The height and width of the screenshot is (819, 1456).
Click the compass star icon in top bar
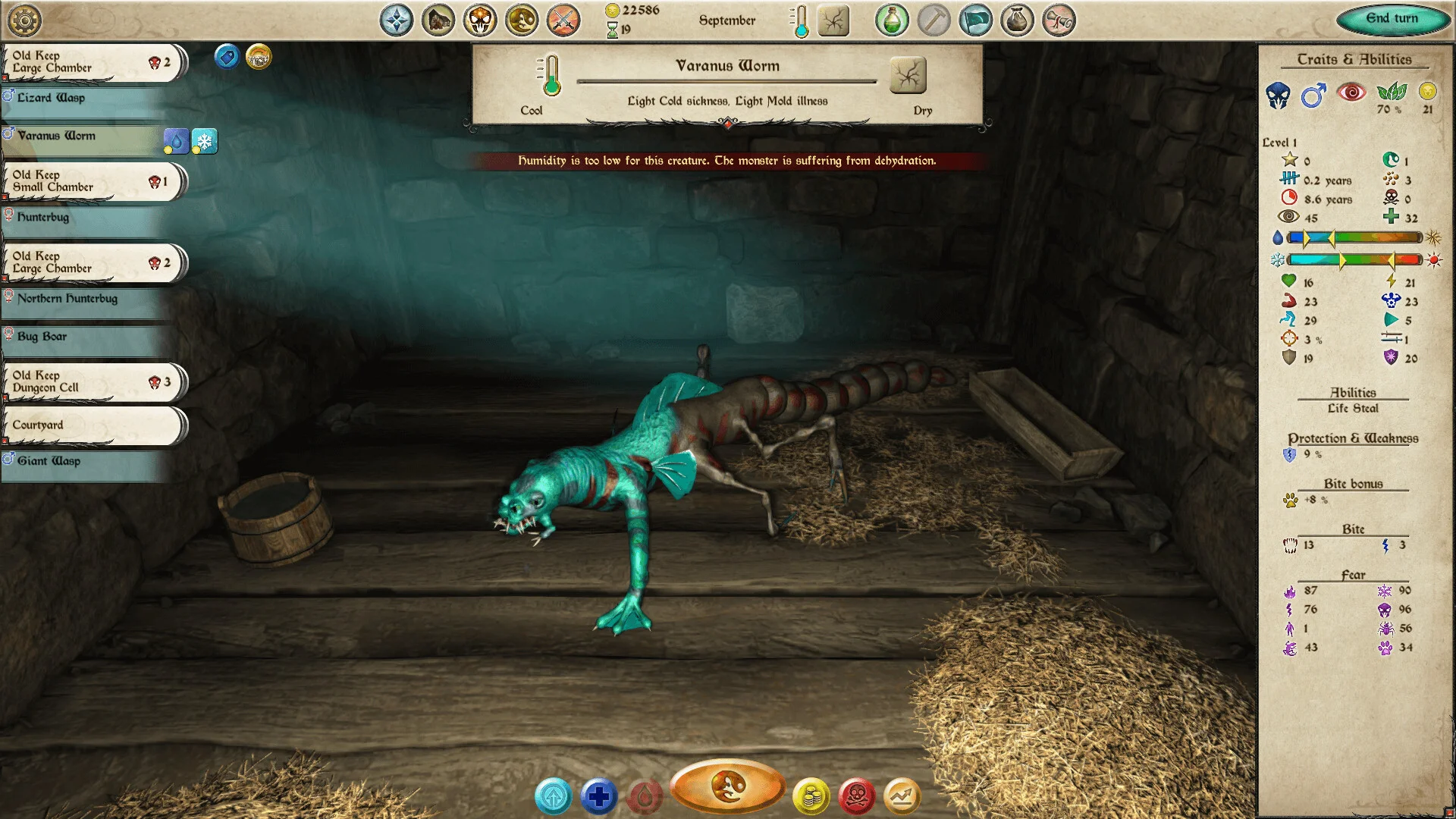click(397, 20)
